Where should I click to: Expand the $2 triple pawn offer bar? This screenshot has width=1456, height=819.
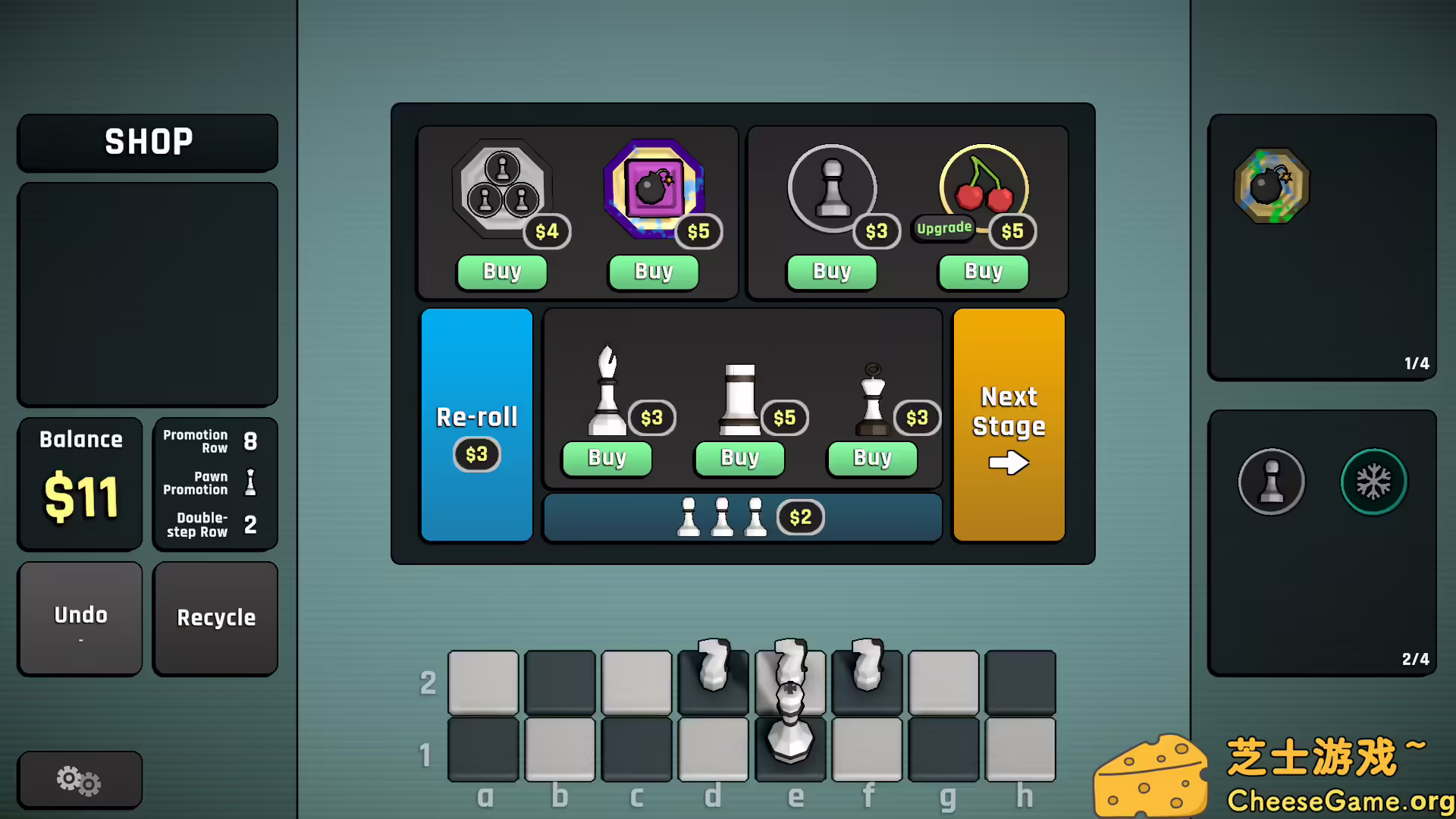742,517
